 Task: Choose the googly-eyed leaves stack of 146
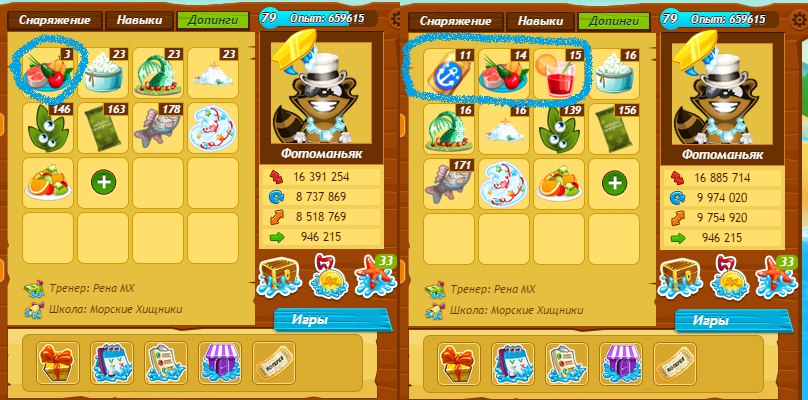(x=49, y=127)
